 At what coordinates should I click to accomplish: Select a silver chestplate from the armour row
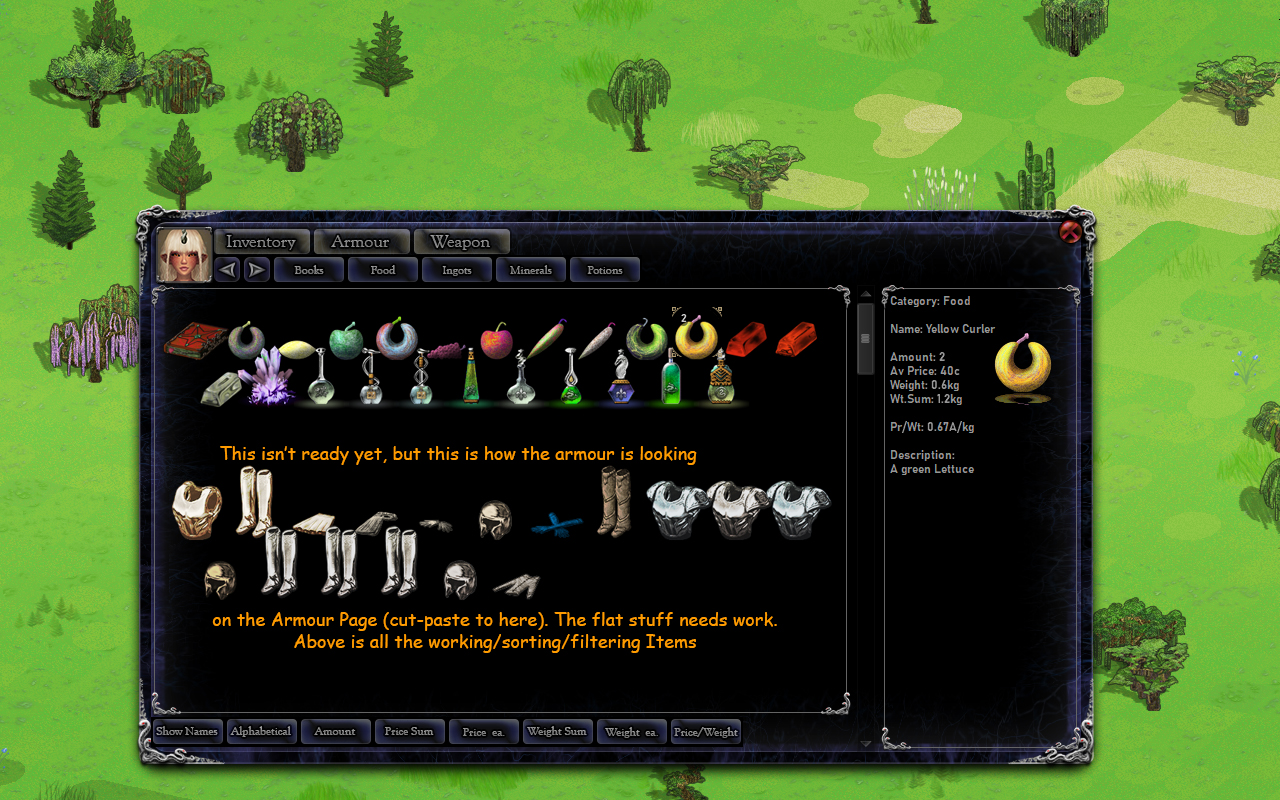coord(678,508)
